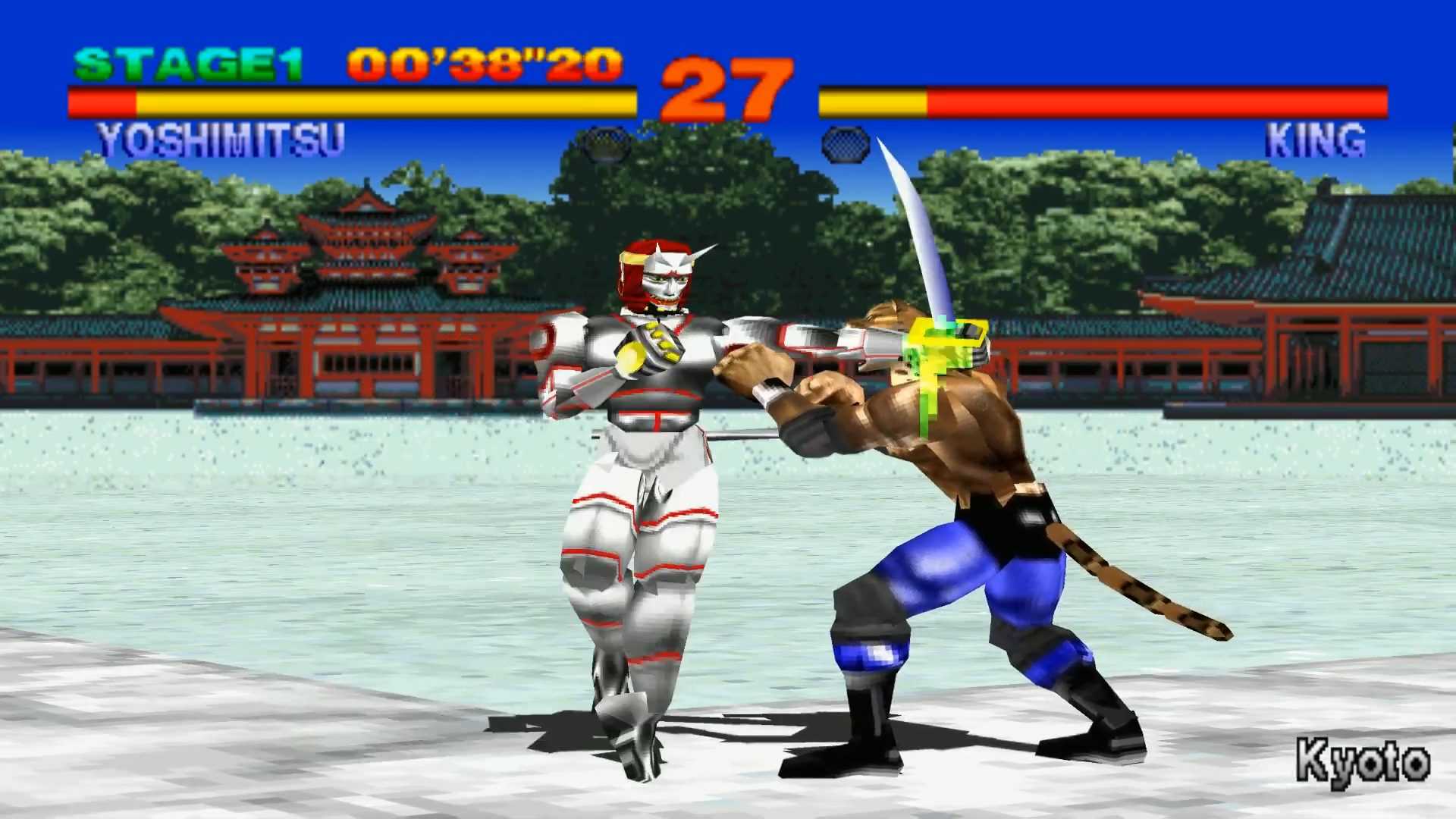1456x819 pixels.
Task: Click the Yoshimitsu round-win hexagon indicator
Action: point(605,144)
